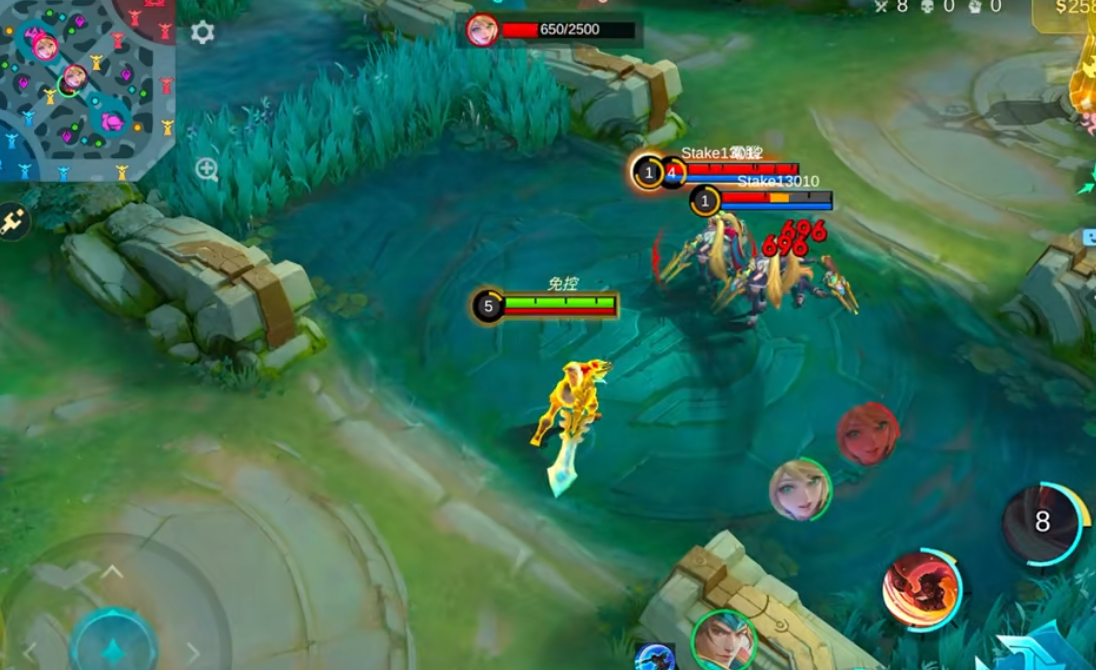Activate the skill on 8-second cooldown
This screenshot has height=670, width=1096.
(1045, 523)
